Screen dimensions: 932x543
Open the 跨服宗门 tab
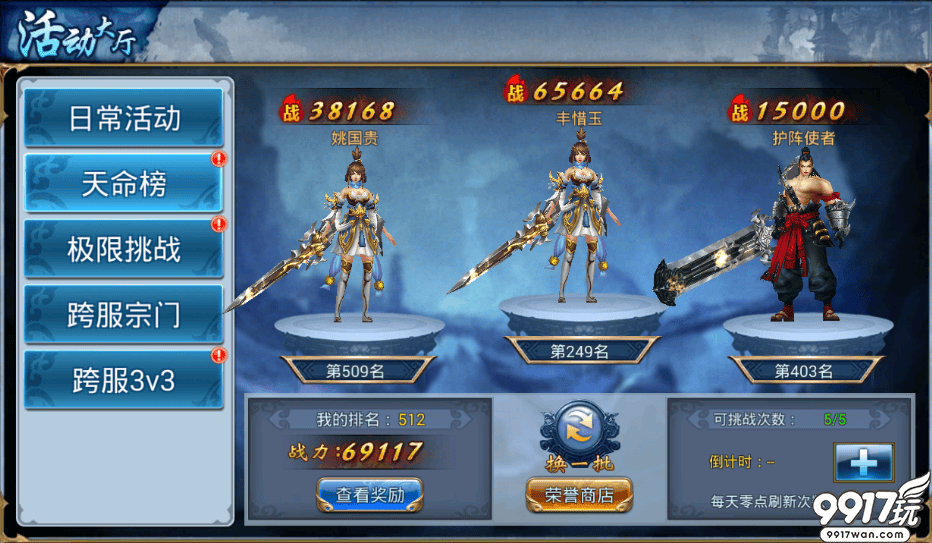pos(124,314)
